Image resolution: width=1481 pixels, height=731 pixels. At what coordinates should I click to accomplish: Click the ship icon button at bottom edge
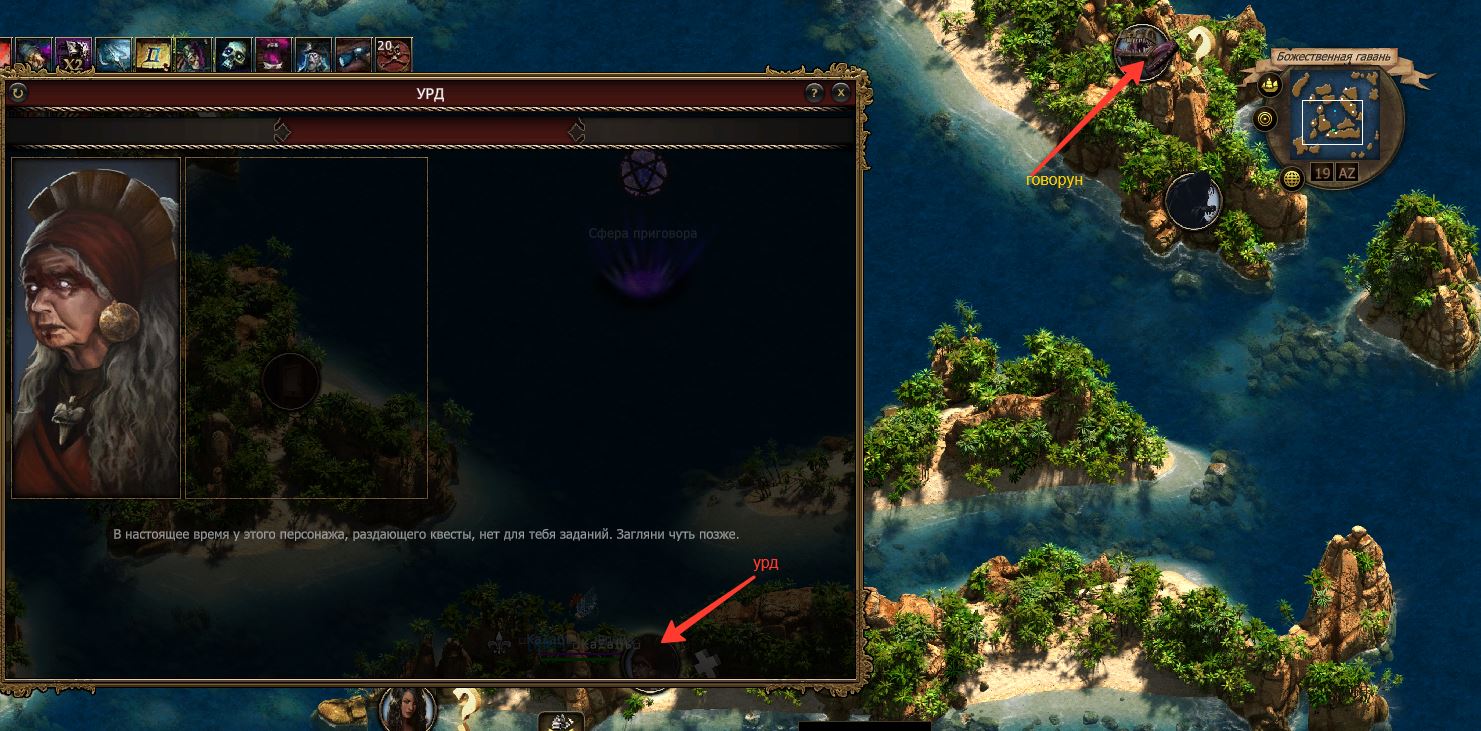(561, 721)
